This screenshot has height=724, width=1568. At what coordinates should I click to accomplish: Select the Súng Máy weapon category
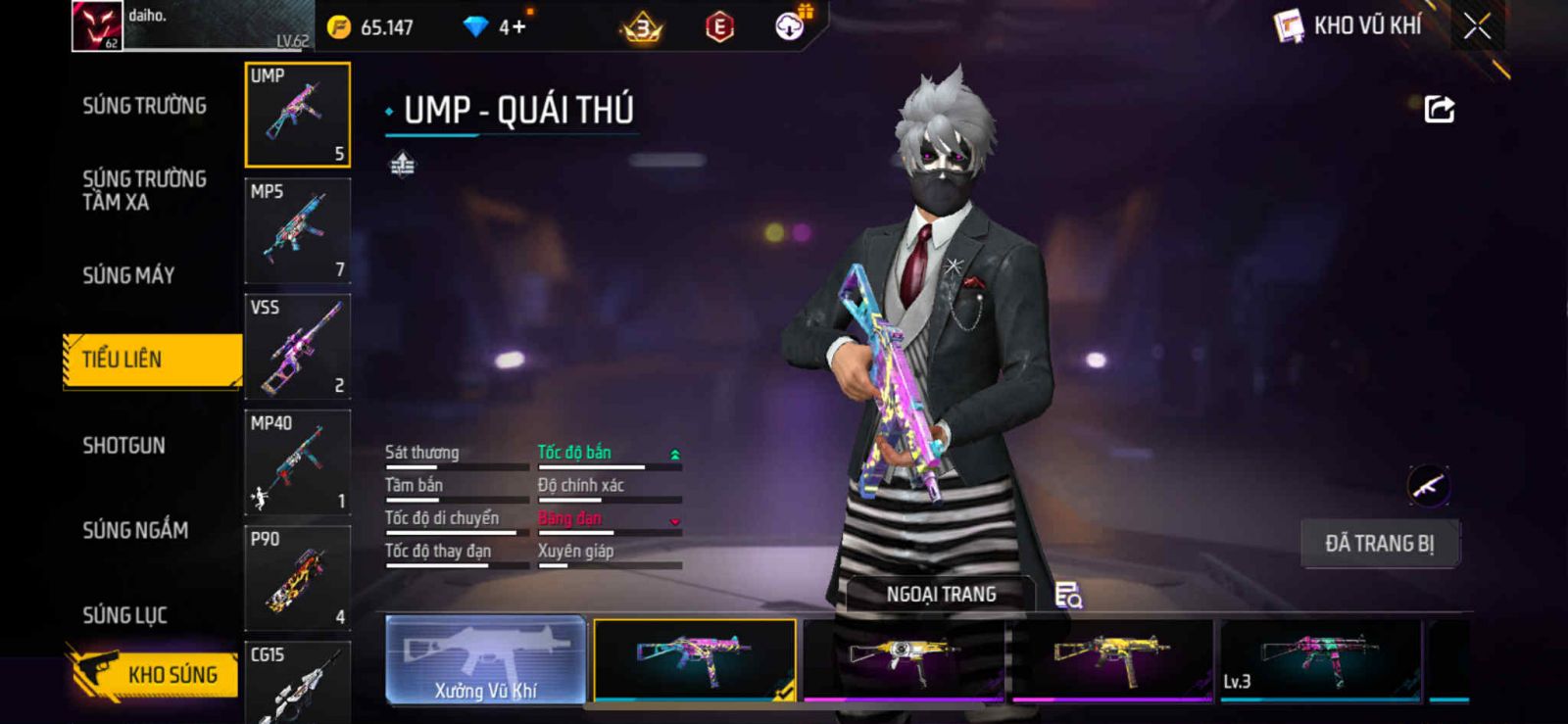[128, 275]
